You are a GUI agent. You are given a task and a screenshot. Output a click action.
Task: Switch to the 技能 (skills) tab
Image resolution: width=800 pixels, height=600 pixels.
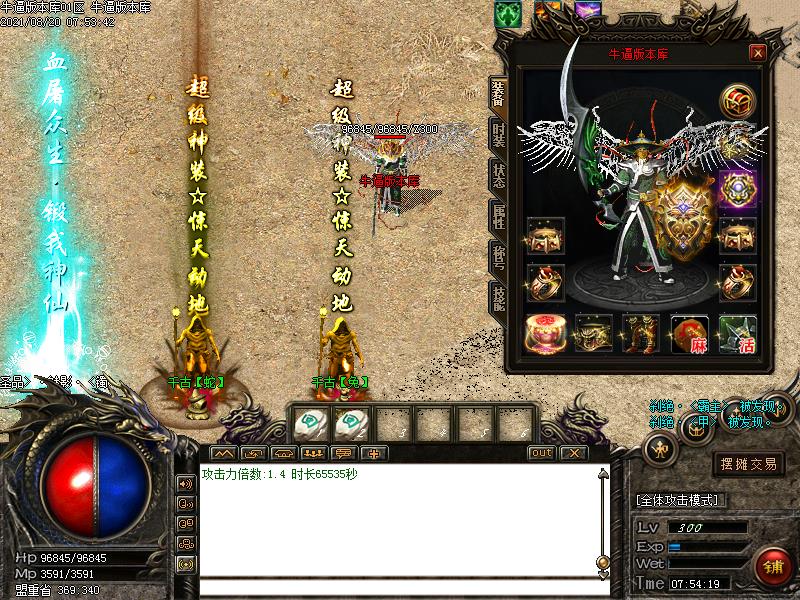tap(497, 299)
